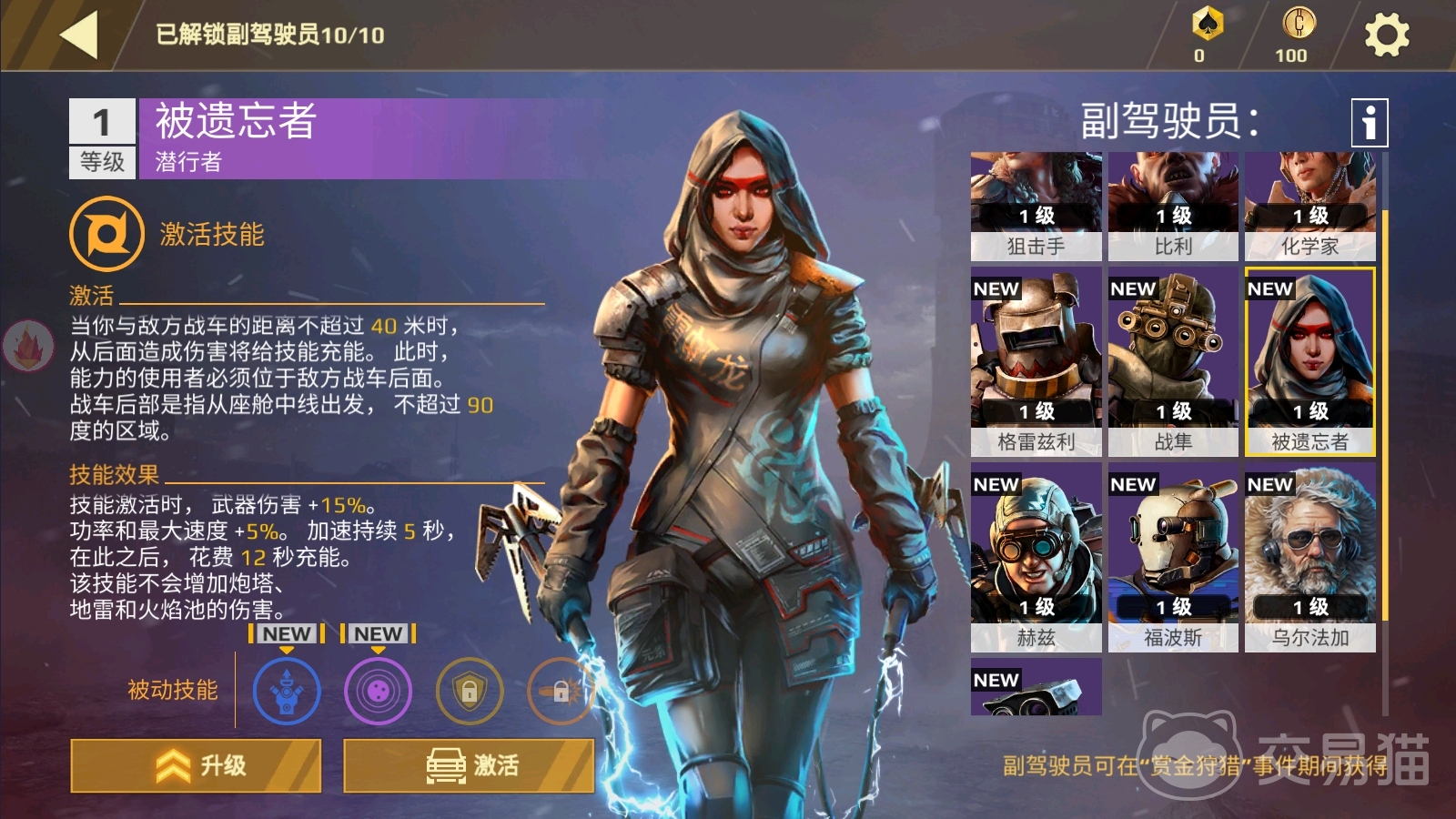Select the blue turret passive skill
Viewport: 1456px width, 819px height.
(x=287, y=692)
